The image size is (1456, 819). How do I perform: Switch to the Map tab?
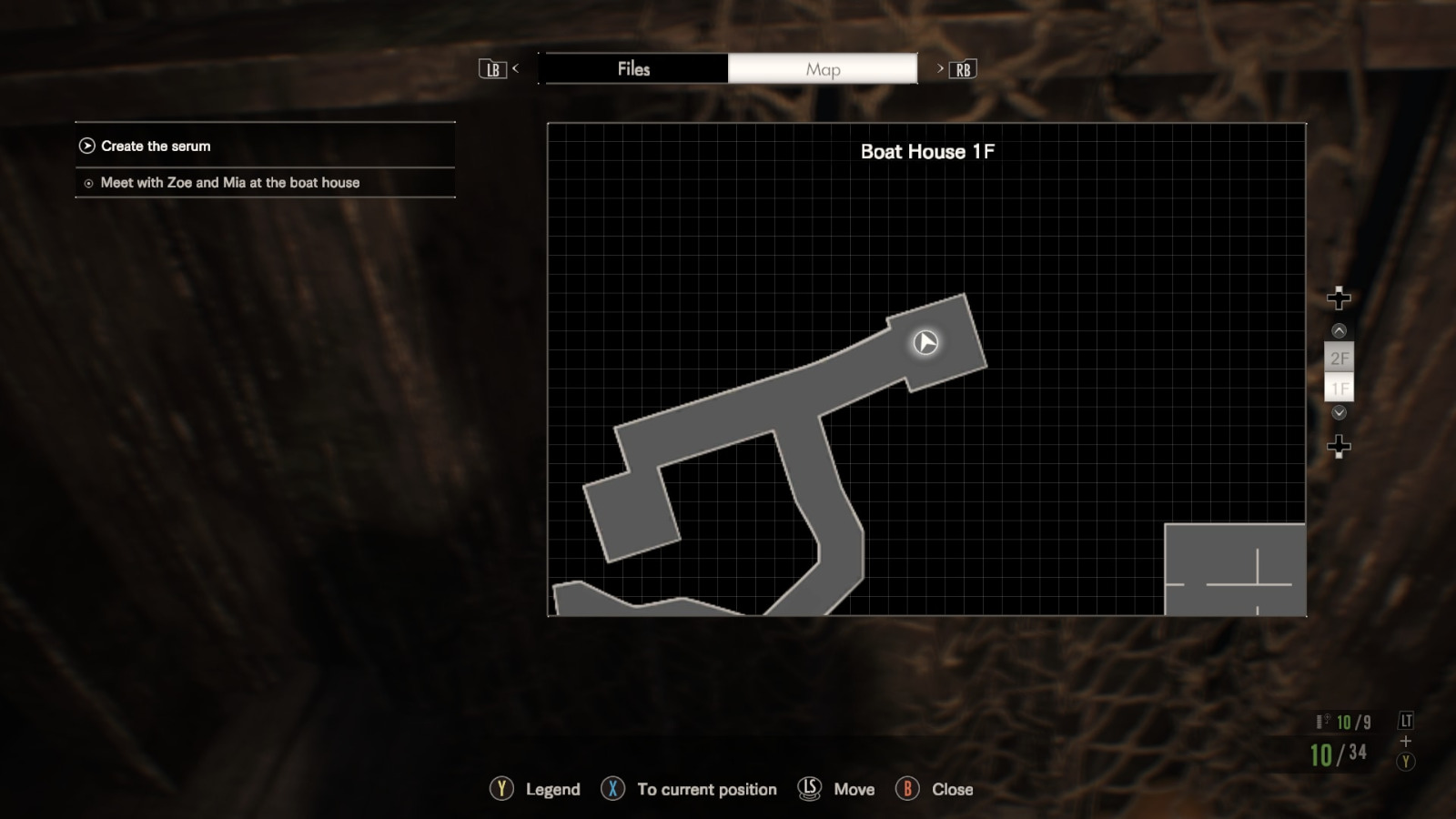click(x=822, y=68)
